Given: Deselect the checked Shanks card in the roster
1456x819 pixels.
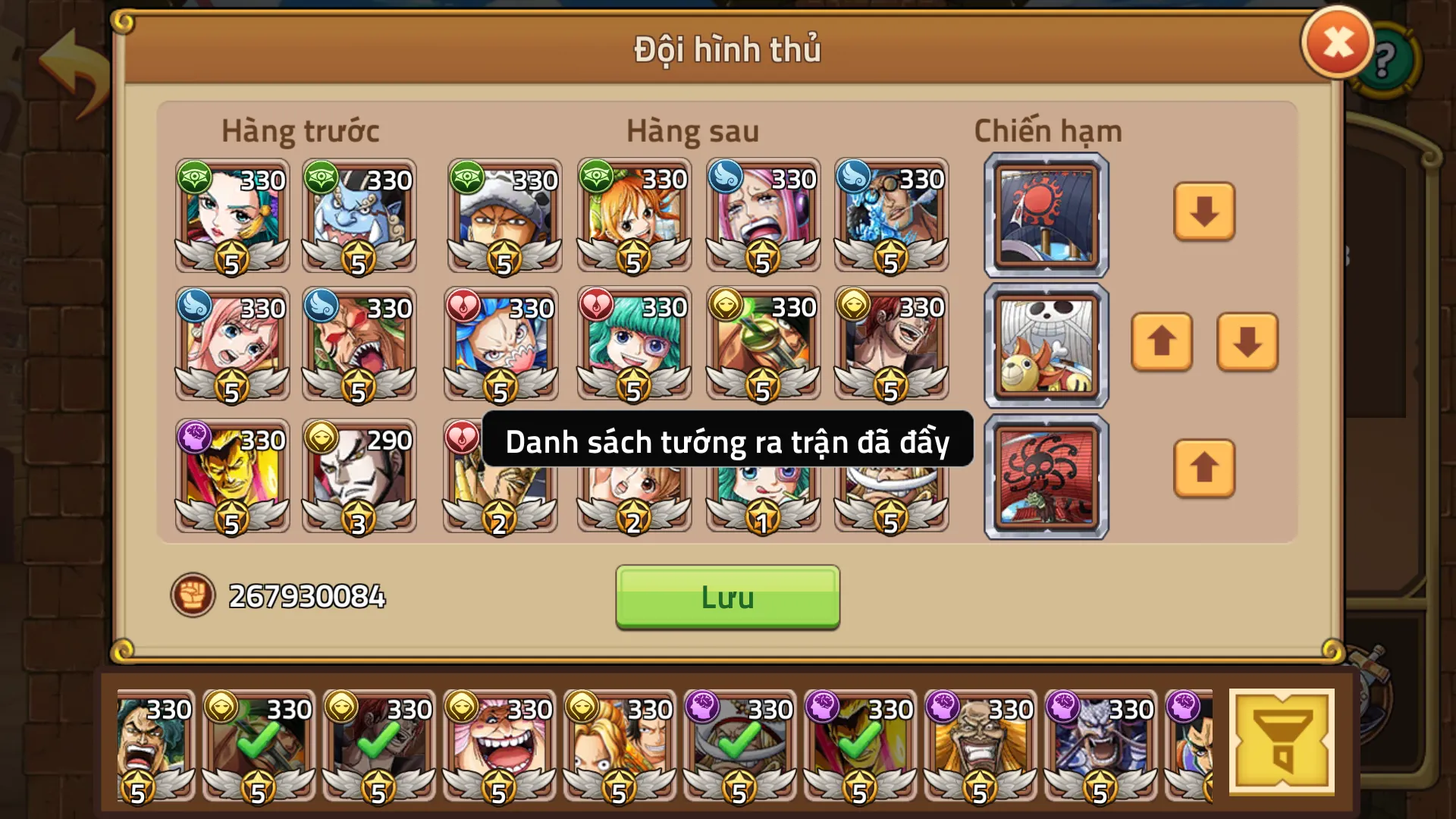Looking at the screenshot, I should (377, 745).
